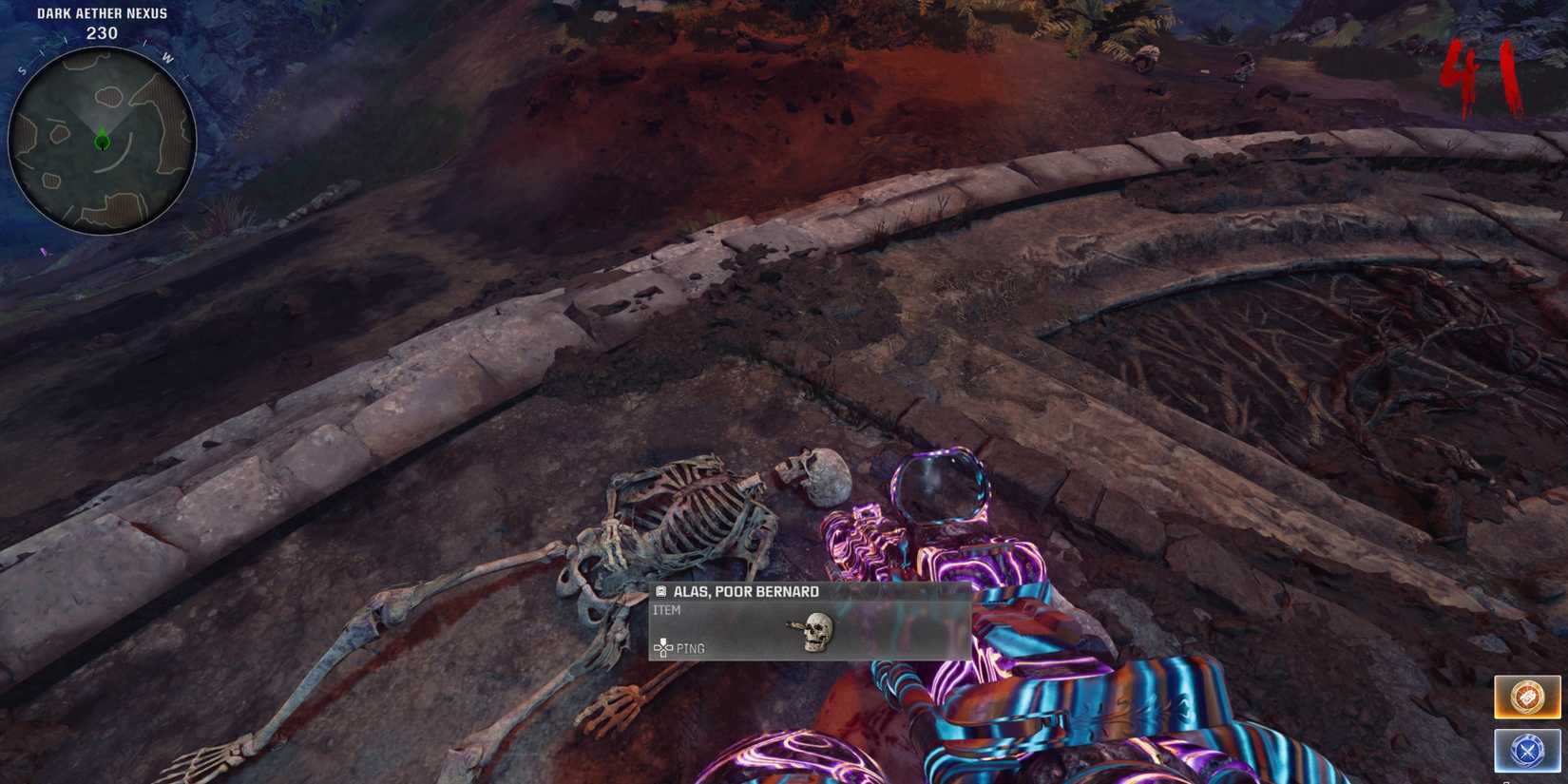Click the ITEM tab on the tooltip
1568x784 pixels.
pos(668,609)
